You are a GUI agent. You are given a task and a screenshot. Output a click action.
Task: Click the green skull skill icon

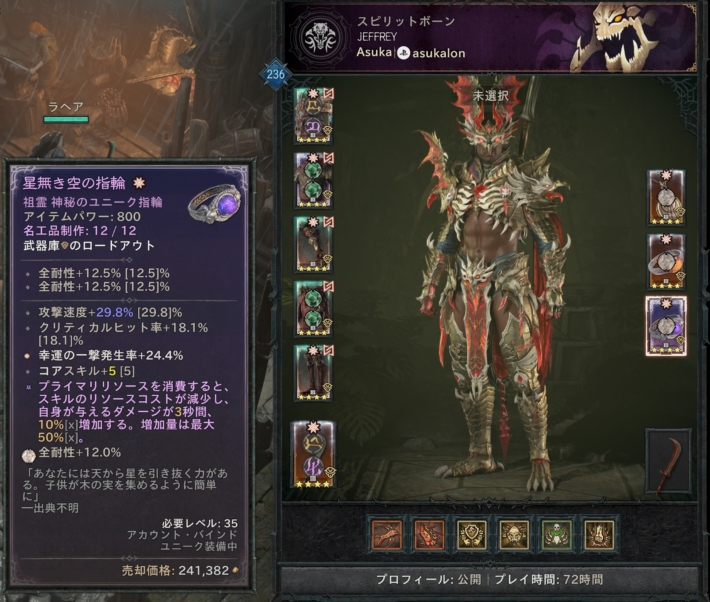[556, 534]
